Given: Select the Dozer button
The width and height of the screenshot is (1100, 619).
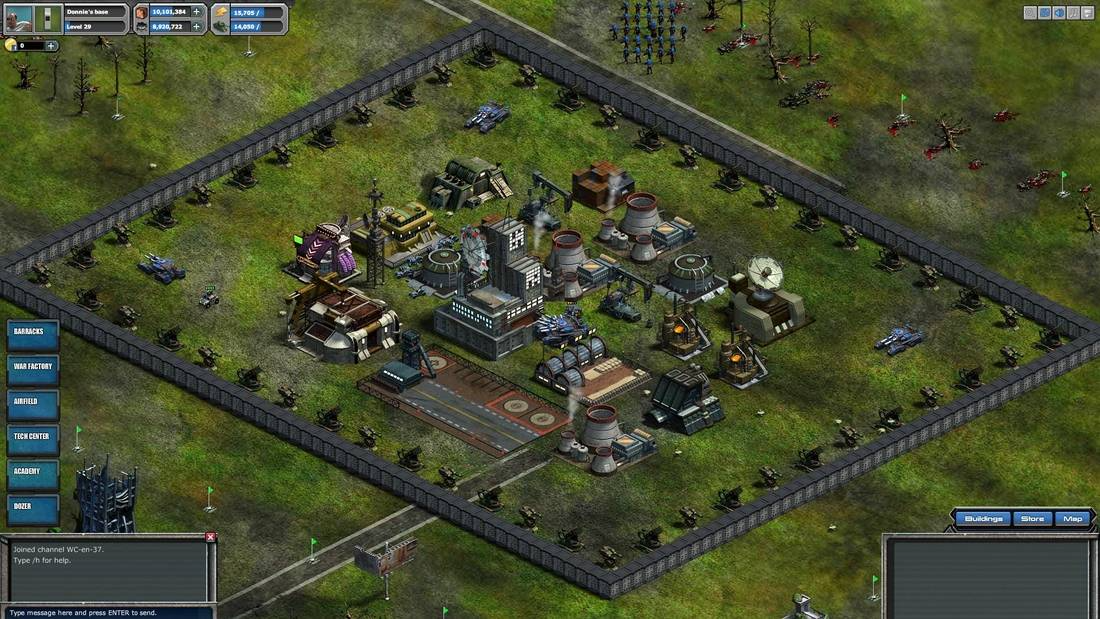Looking at the screenshot, I should [33, 508].
